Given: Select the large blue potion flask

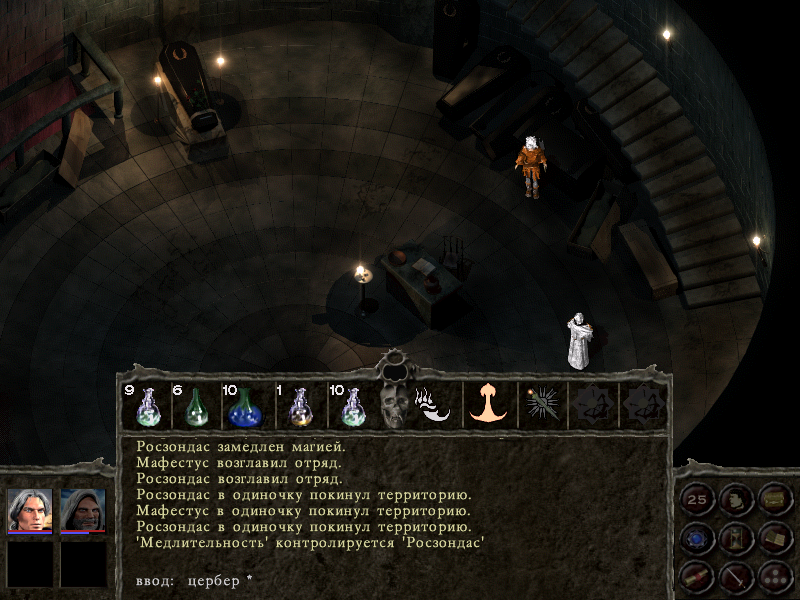Looking at the screenshot, I should click(x=244, y=405).
